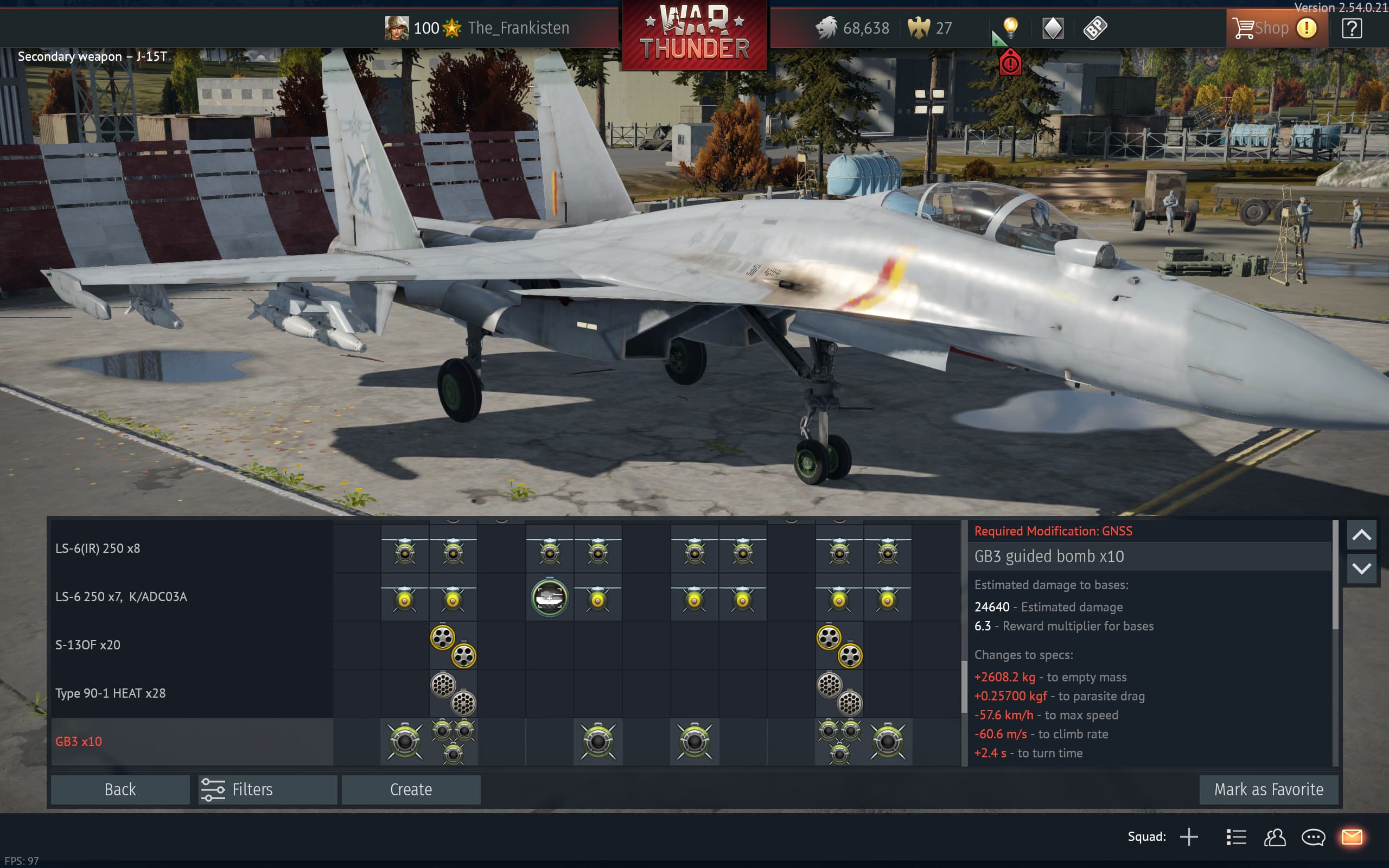
Task: Move down with the down-arrow button
Action: [x=1361, y=569]
